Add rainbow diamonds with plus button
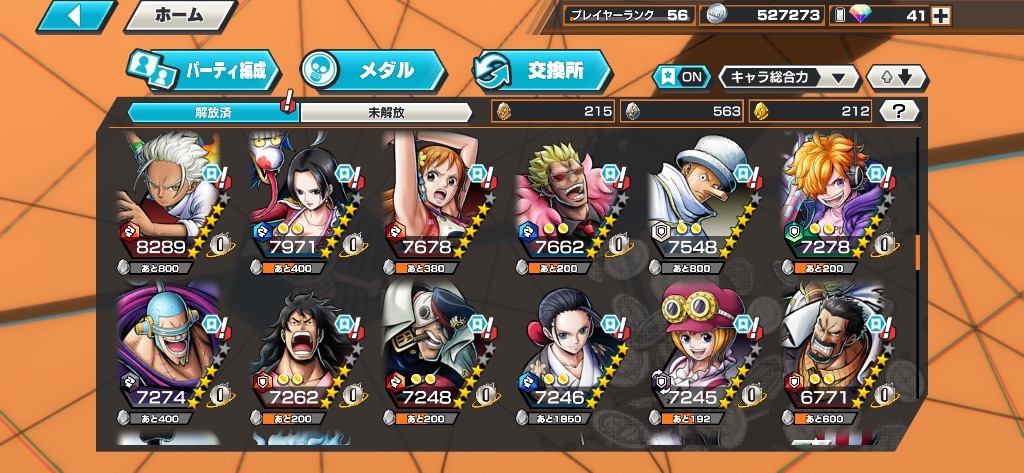This screenshot has width=1024, height=473. click(940, 15)
